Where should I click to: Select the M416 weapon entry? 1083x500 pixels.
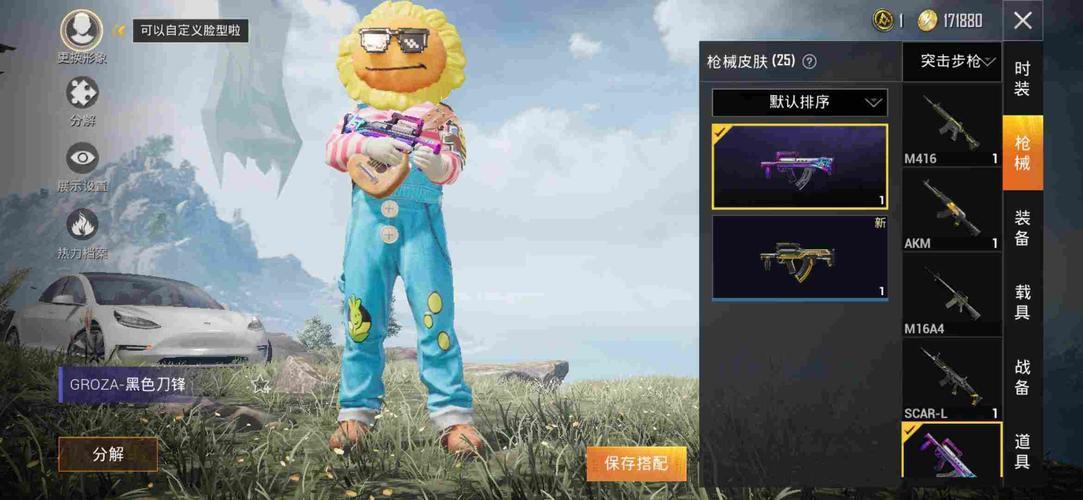click(952, 125)
